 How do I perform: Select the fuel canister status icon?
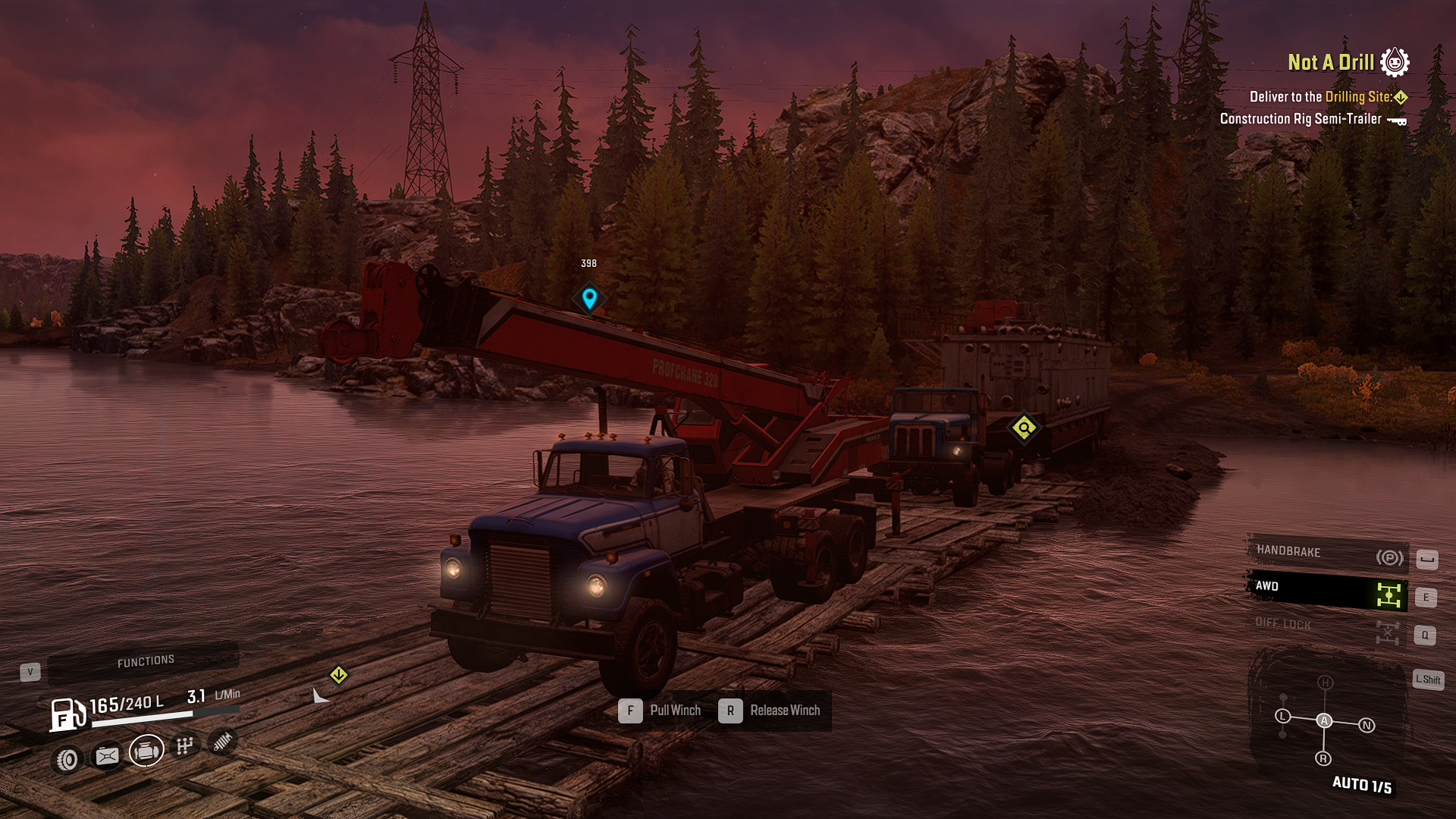point(107,756)
